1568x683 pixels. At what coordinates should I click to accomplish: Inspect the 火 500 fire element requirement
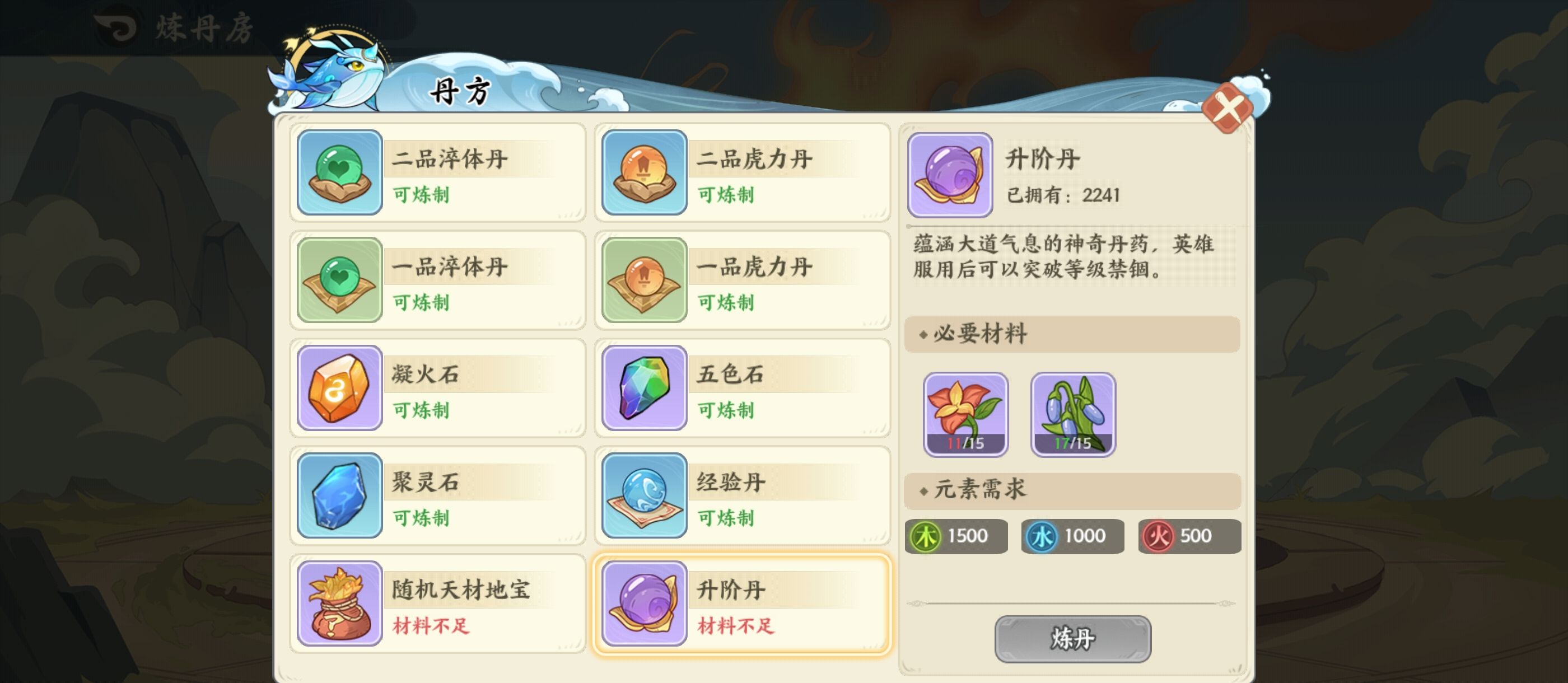1188,536
